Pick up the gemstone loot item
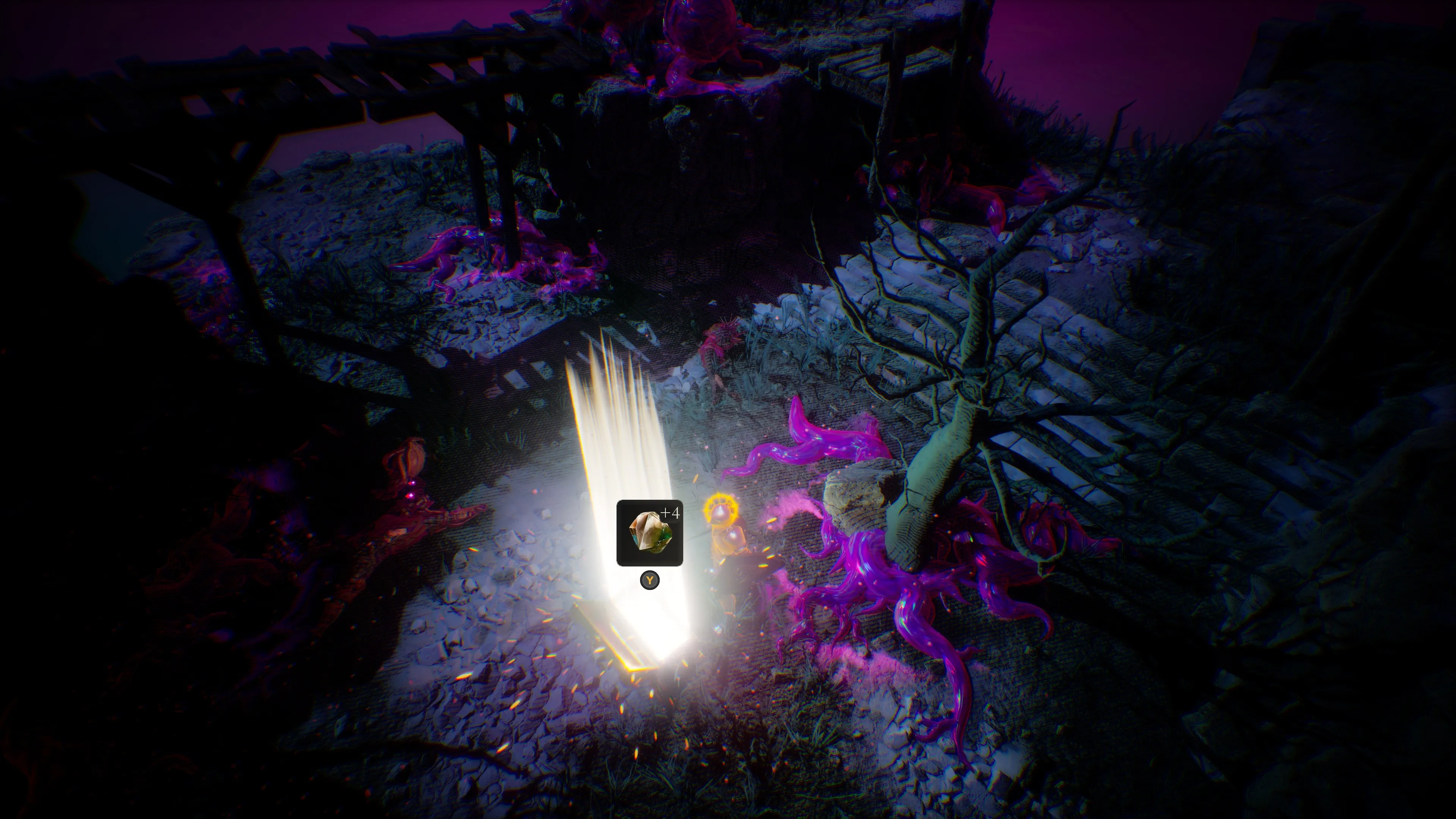This screenshot has width=1456, height=819. 649,532
